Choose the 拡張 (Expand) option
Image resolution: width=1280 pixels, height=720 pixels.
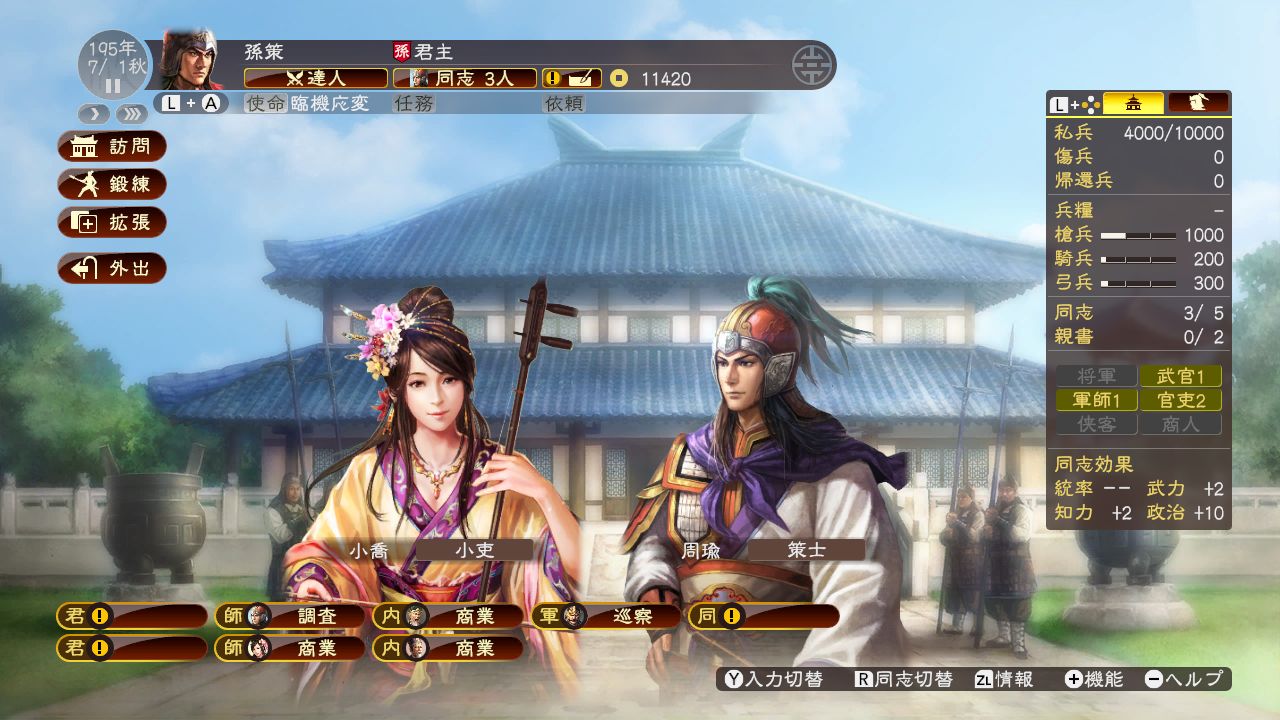(112, 222)
